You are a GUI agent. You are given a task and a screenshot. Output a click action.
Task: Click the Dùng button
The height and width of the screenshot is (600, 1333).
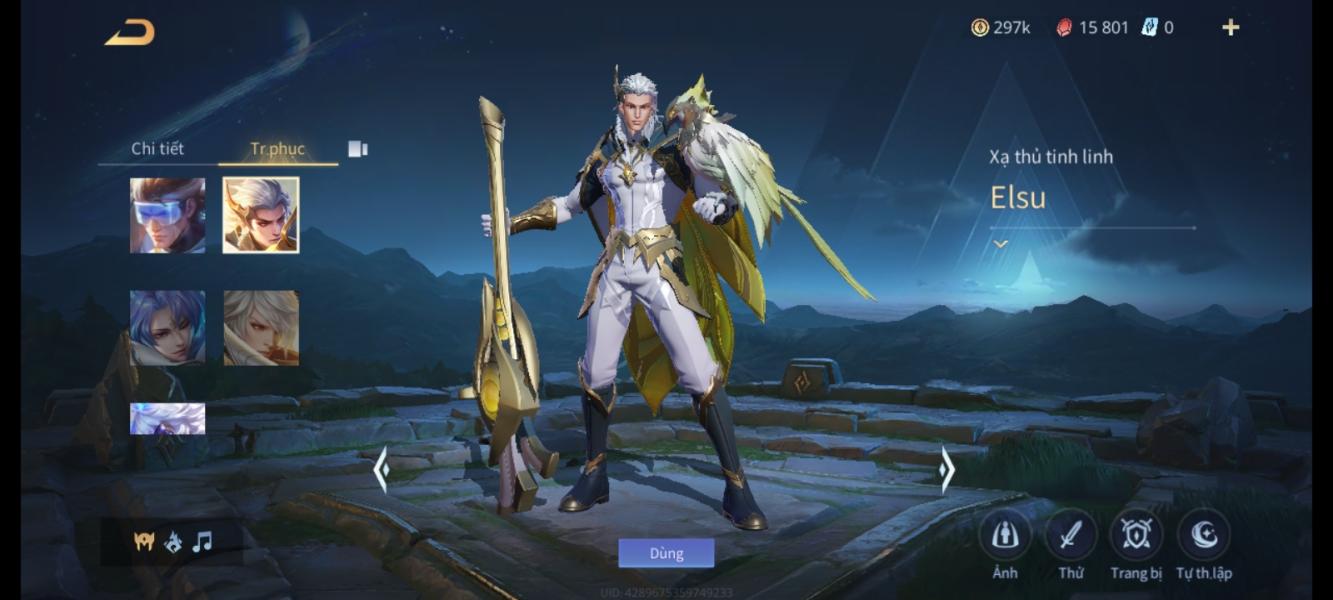click(666, 553)
